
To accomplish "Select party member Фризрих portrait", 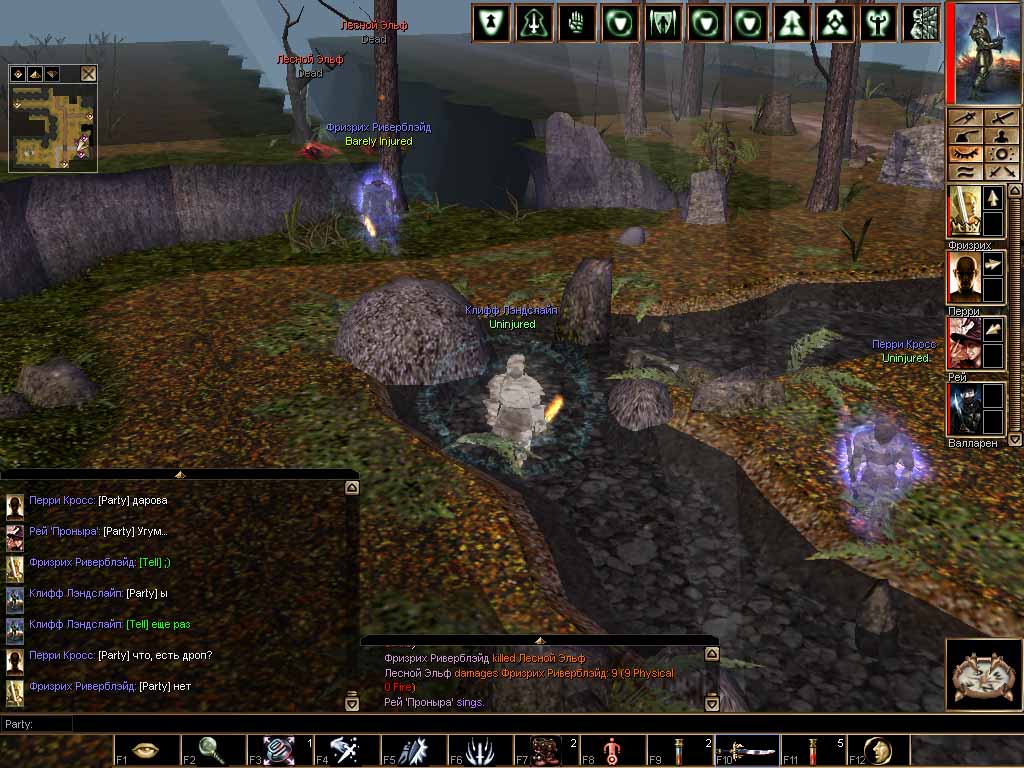I will pyautogui.click(x=965, y=210).
